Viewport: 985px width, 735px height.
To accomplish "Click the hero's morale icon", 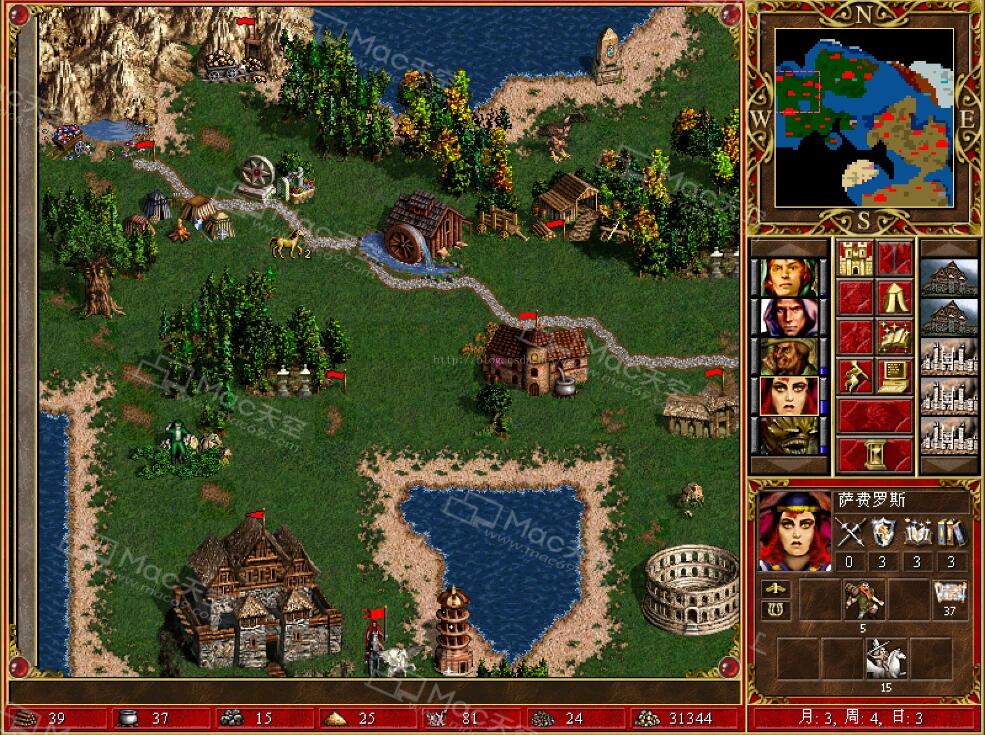I will 775,590.
